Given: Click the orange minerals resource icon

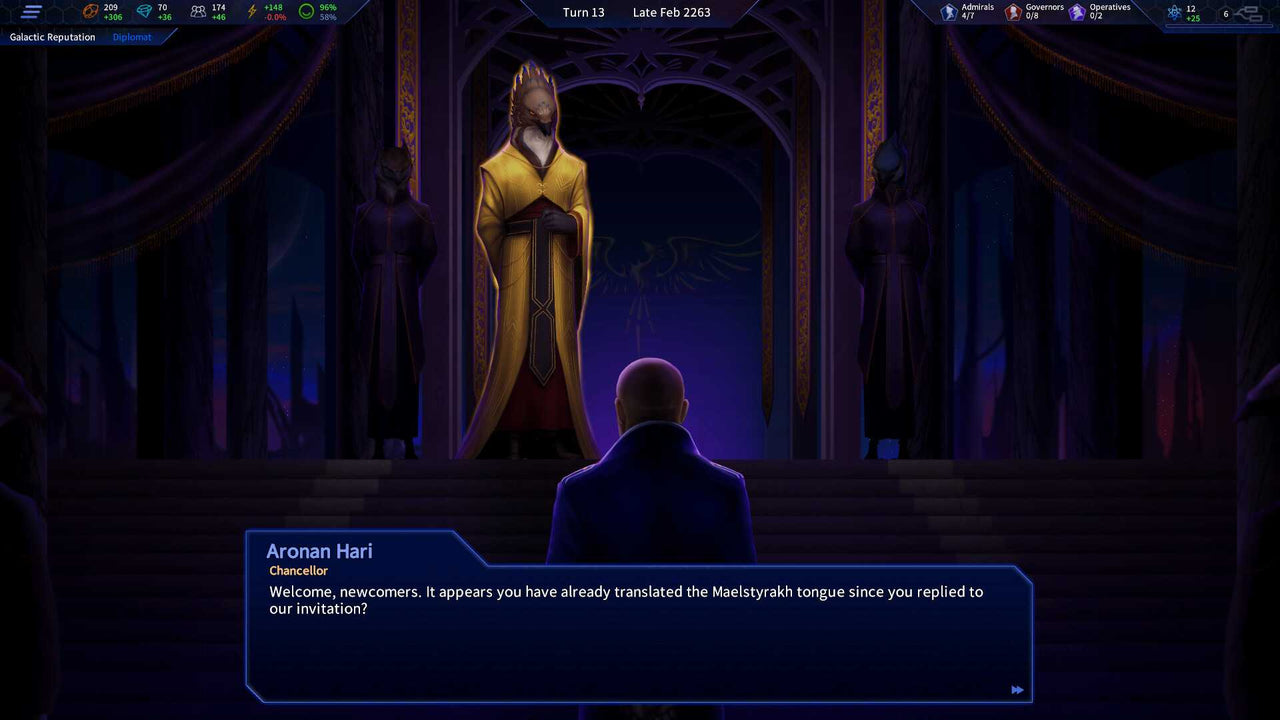Looking at the screenshot, I should click(x=87, y=11).
